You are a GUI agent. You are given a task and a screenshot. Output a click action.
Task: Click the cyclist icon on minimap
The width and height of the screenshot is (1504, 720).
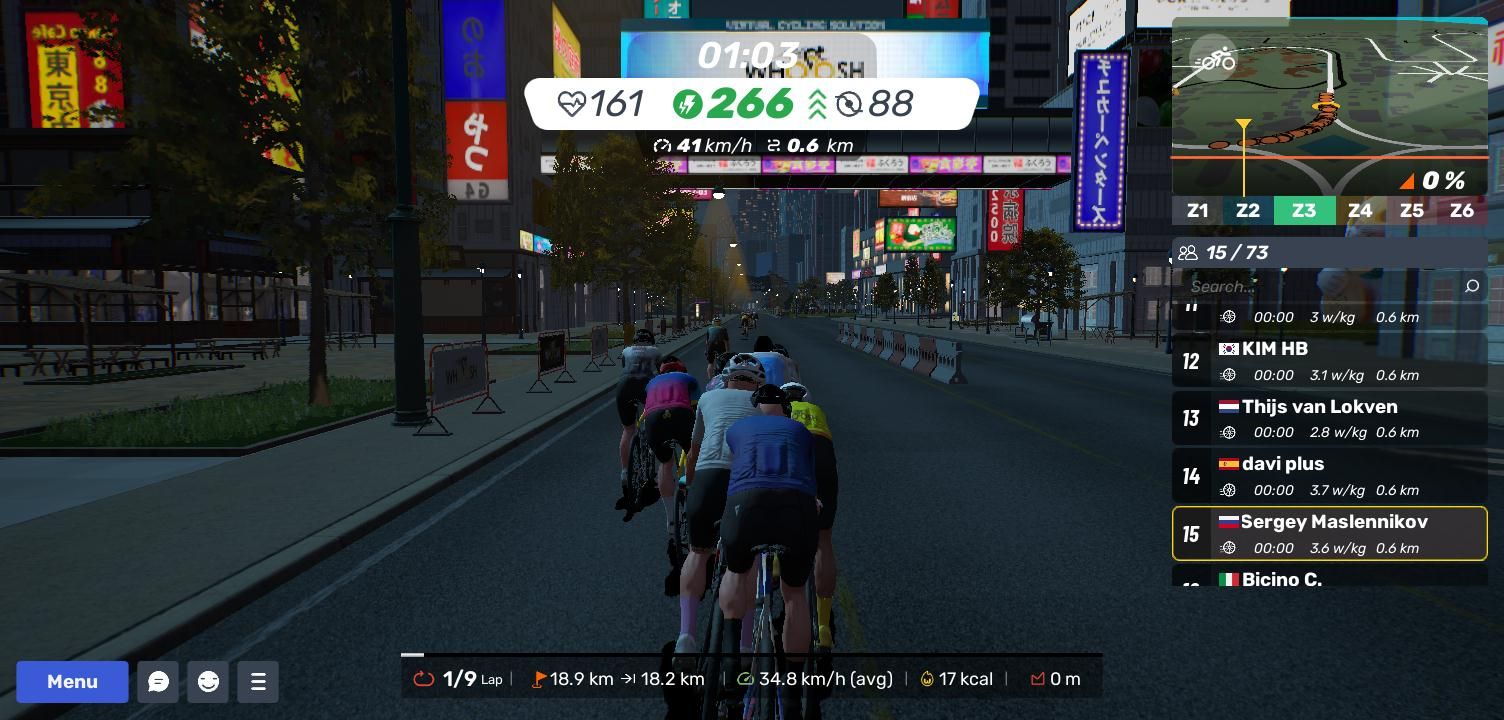click(x=1214, y=60)
